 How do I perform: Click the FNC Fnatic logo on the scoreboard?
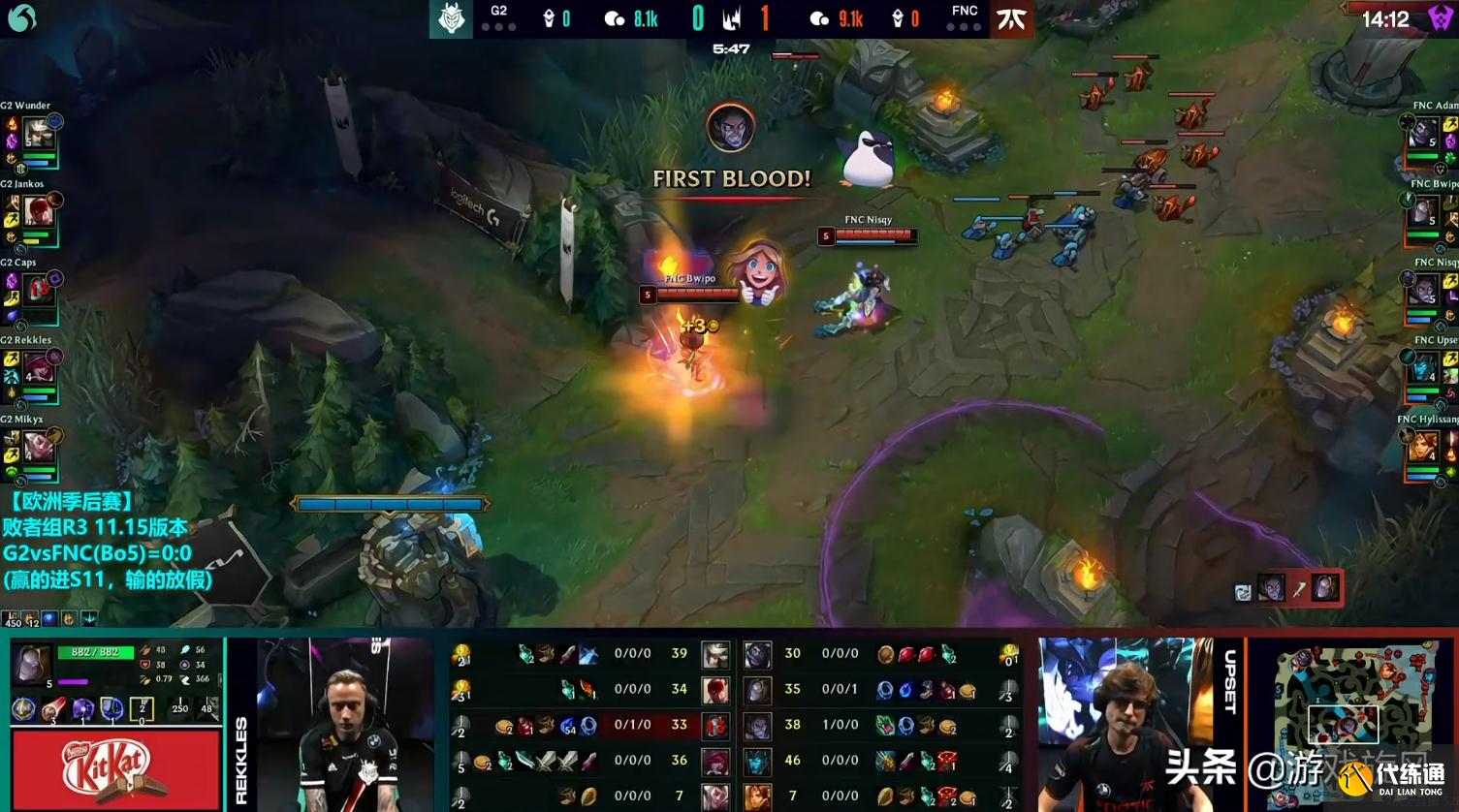[x=1011, y=18]
